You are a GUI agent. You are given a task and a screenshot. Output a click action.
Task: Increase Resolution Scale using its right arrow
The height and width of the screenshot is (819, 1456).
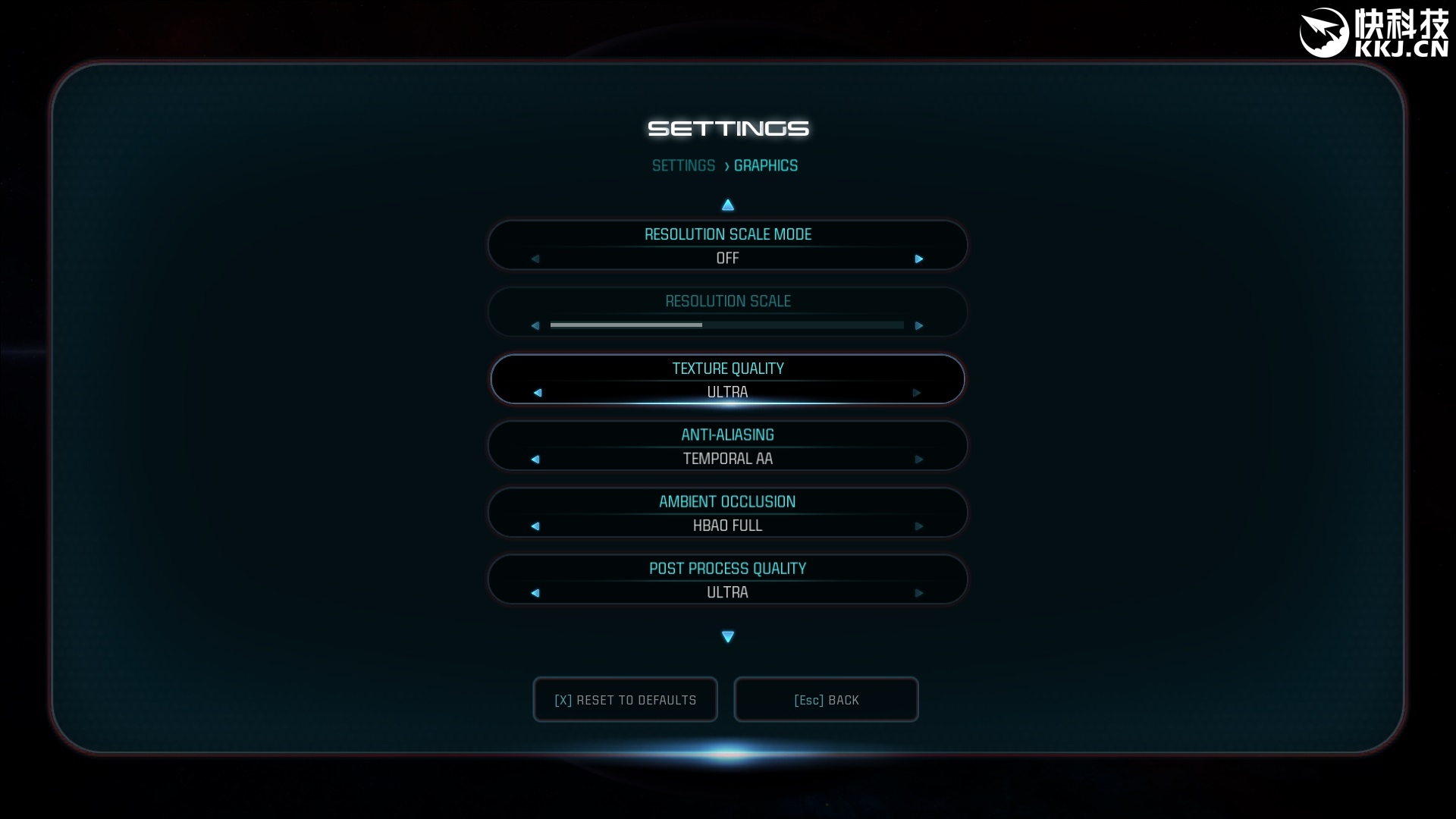pos(919,326)
